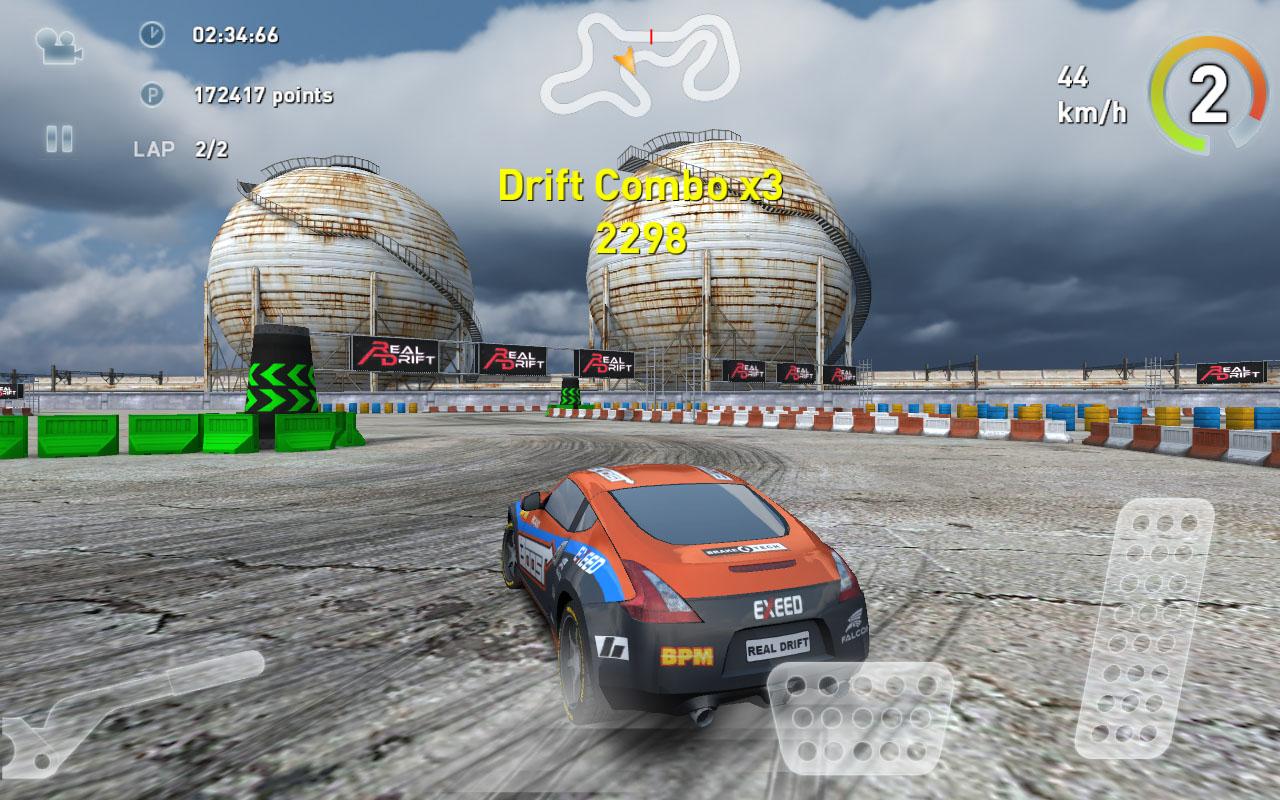This screenshot has width=1280, height=800.
Task: Click the P points icon
Action: click(152, 96)
